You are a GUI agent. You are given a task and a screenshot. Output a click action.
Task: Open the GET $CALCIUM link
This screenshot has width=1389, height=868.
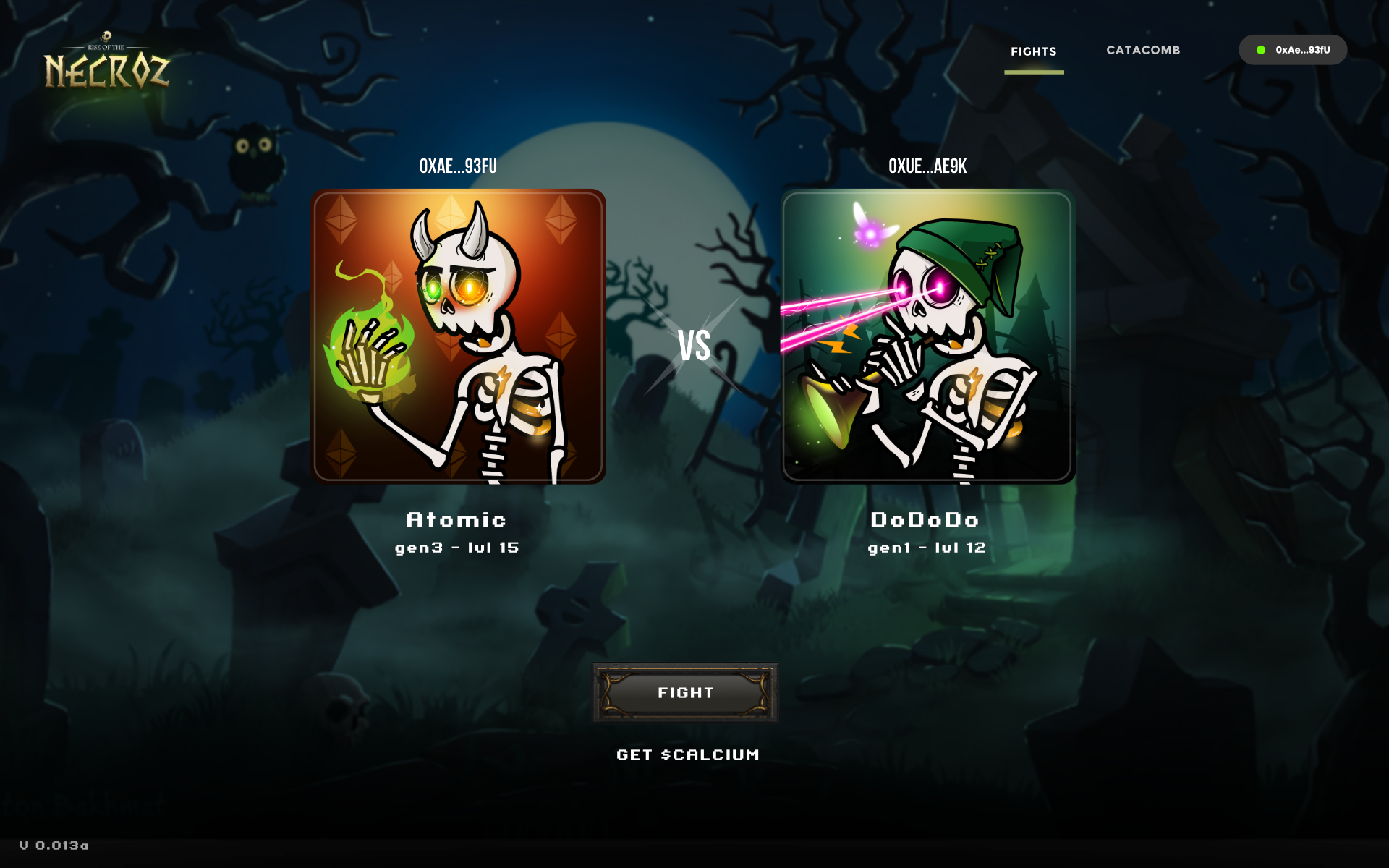click(x=687, y=754)
